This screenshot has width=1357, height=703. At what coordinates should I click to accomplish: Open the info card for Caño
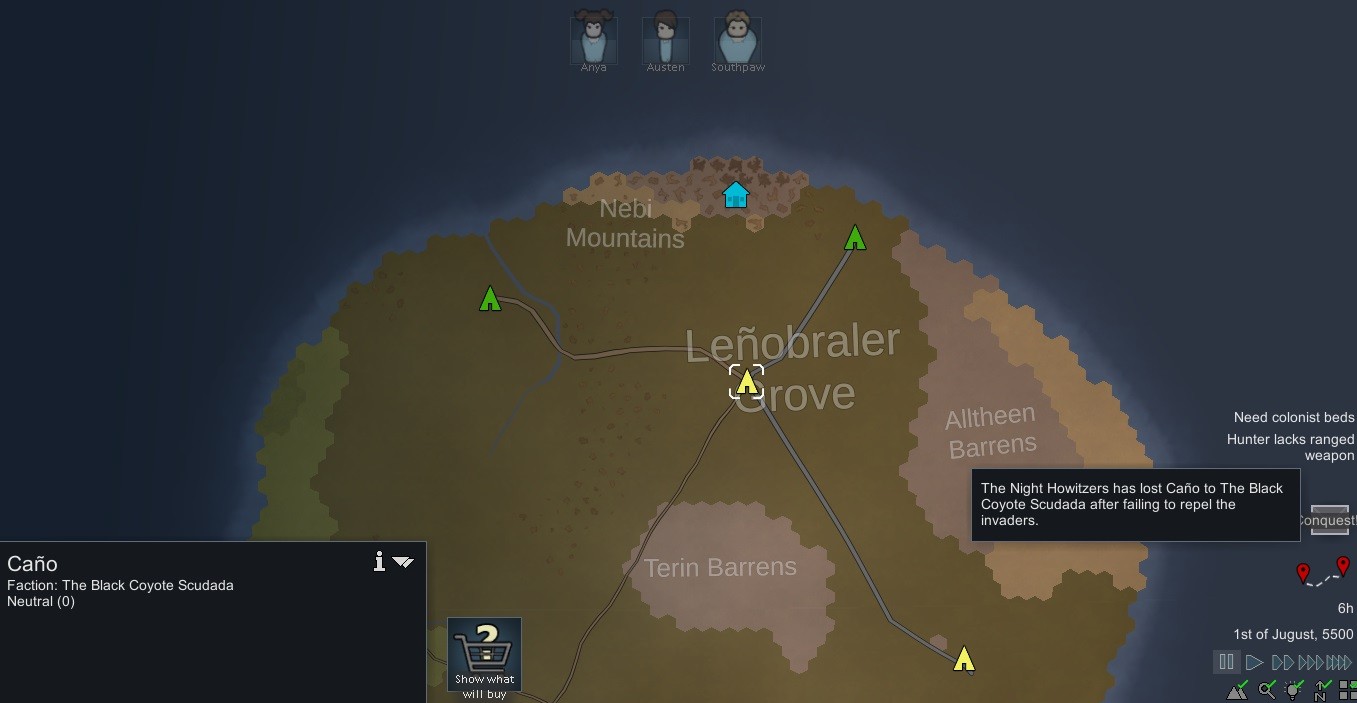coord(379,562)
